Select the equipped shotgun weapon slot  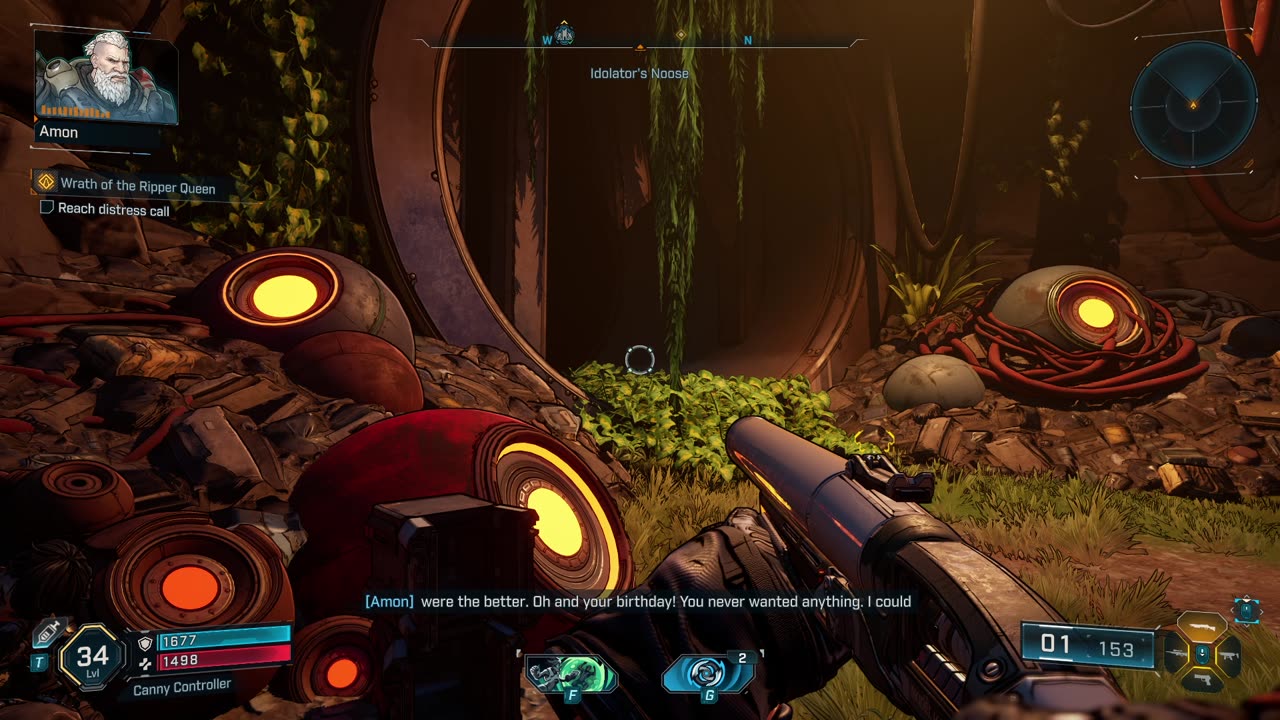pyautogui.click(x=1202, y=629)
